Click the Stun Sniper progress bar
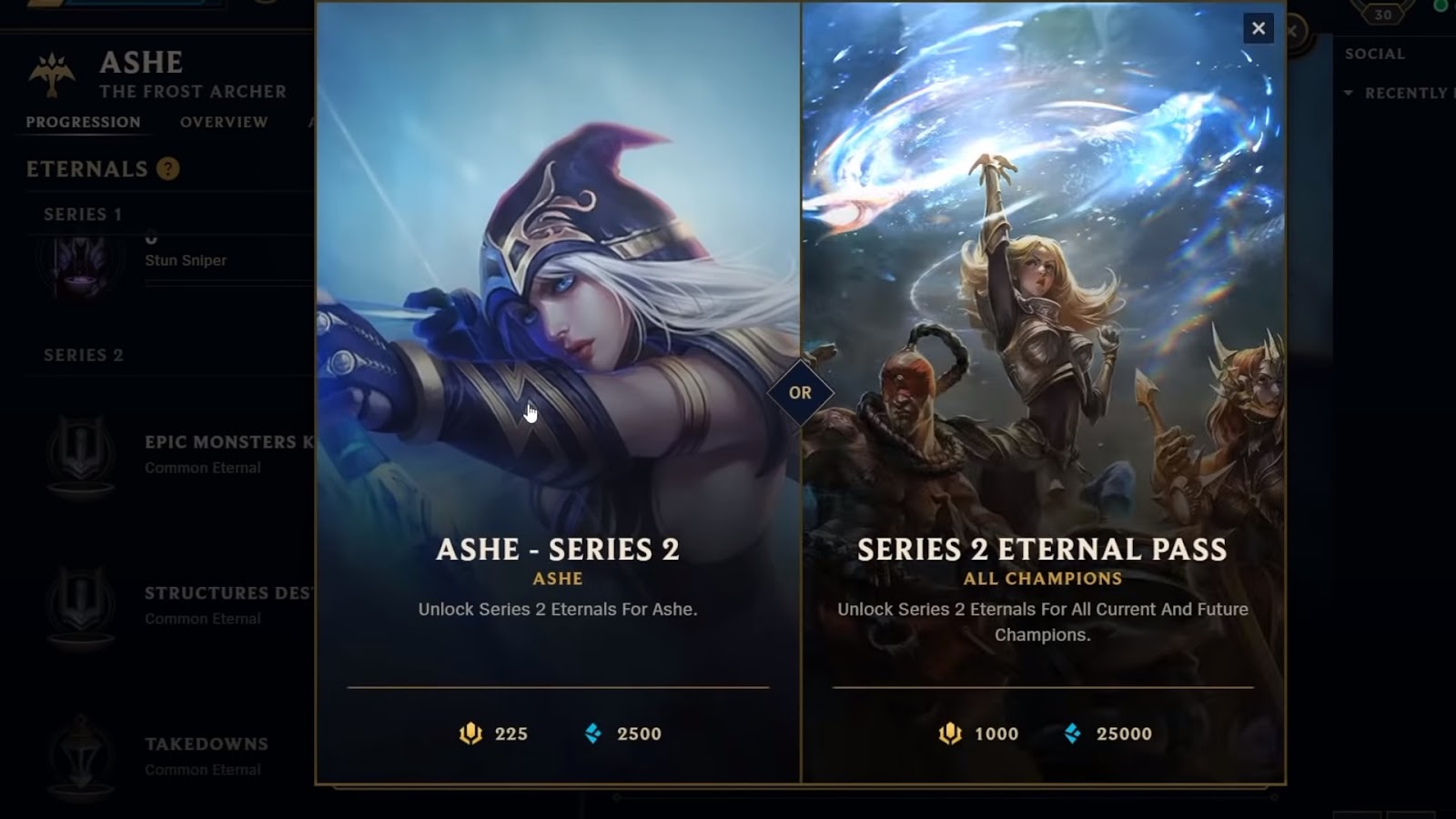The image size is (1456, 819). click(x=227, y=285)
